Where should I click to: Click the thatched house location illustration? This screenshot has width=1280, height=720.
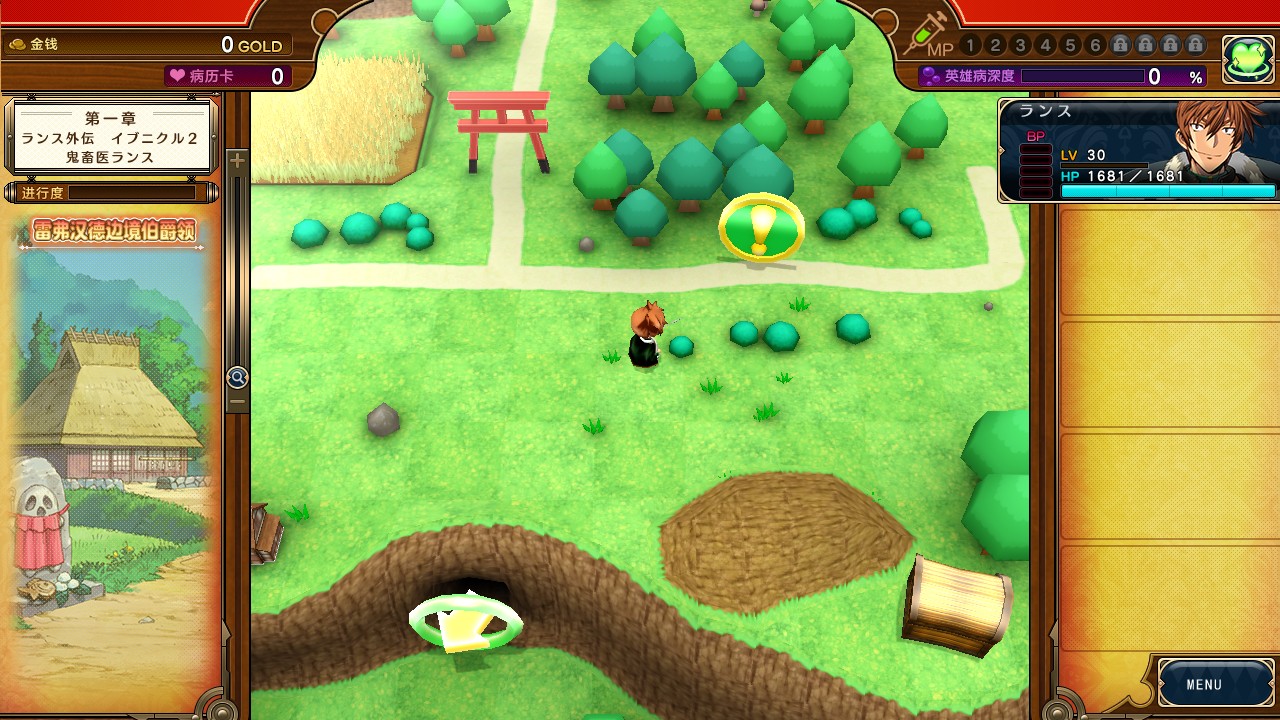[112, 430]
